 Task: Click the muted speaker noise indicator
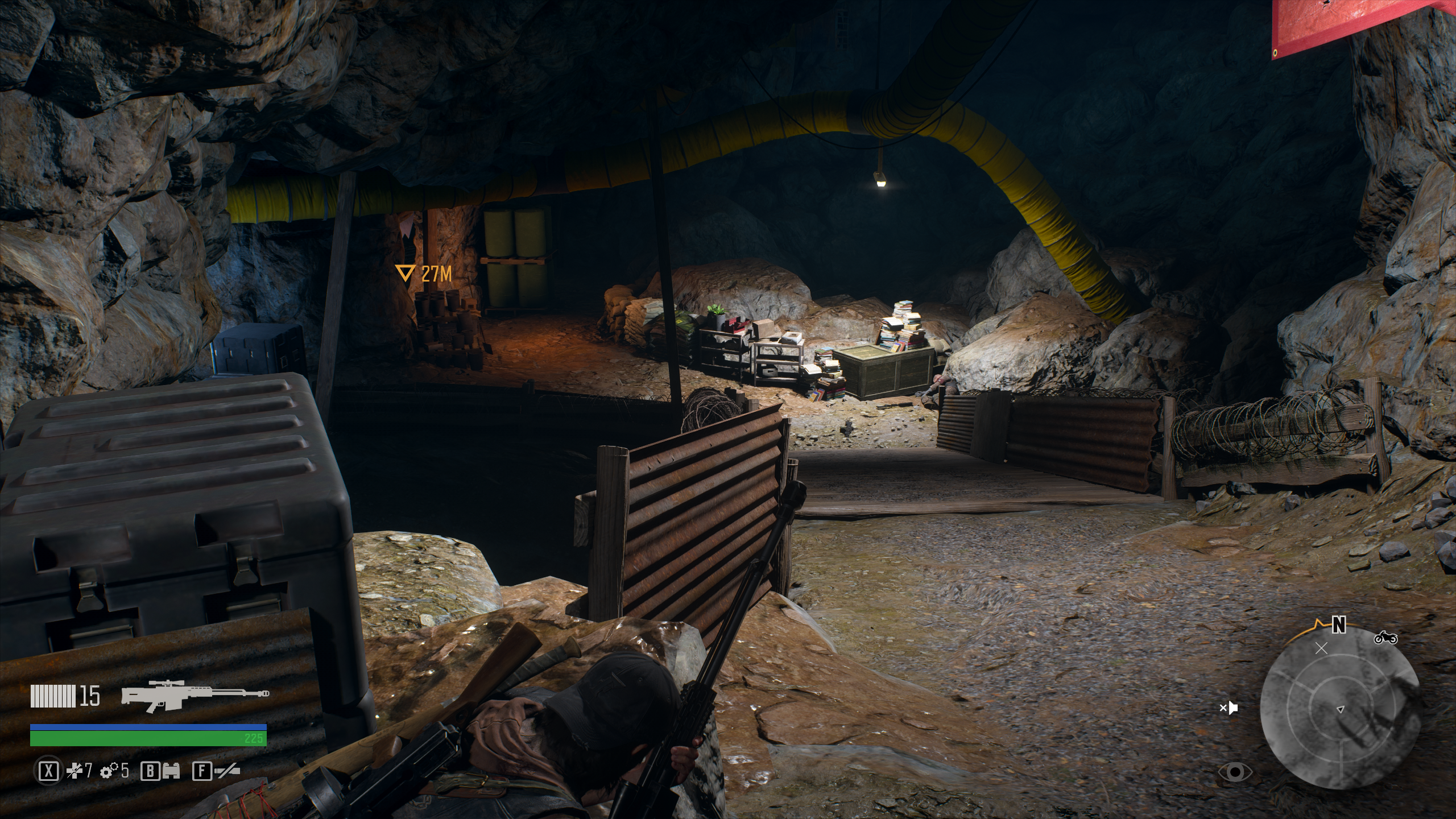click(1229, 708)
